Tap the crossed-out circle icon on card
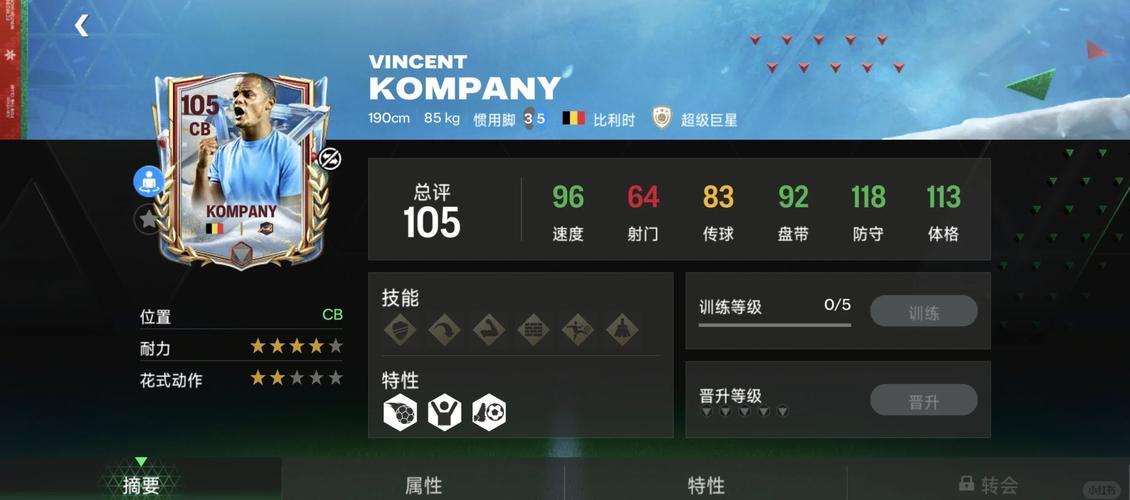Viewport: 1130px width, 500px height. pyautogui.click(x=329, y=158)
